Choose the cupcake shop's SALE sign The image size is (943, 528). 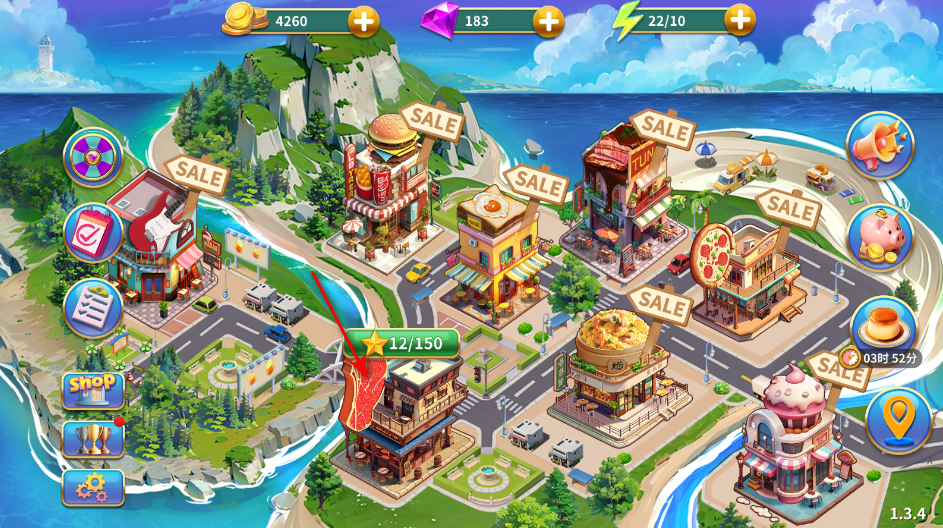pos(840,368)
